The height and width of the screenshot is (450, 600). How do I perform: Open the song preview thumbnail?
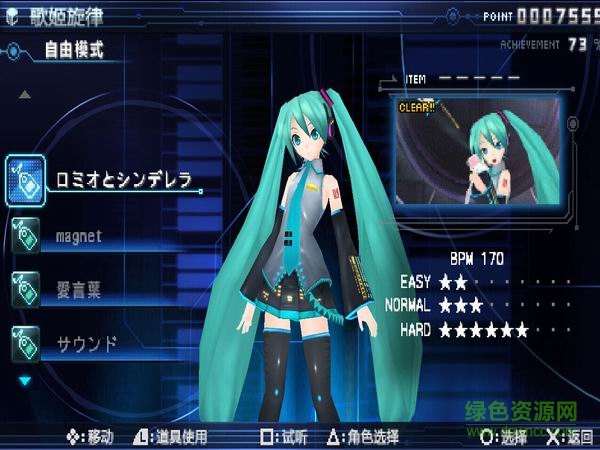[x=472, y=142]
